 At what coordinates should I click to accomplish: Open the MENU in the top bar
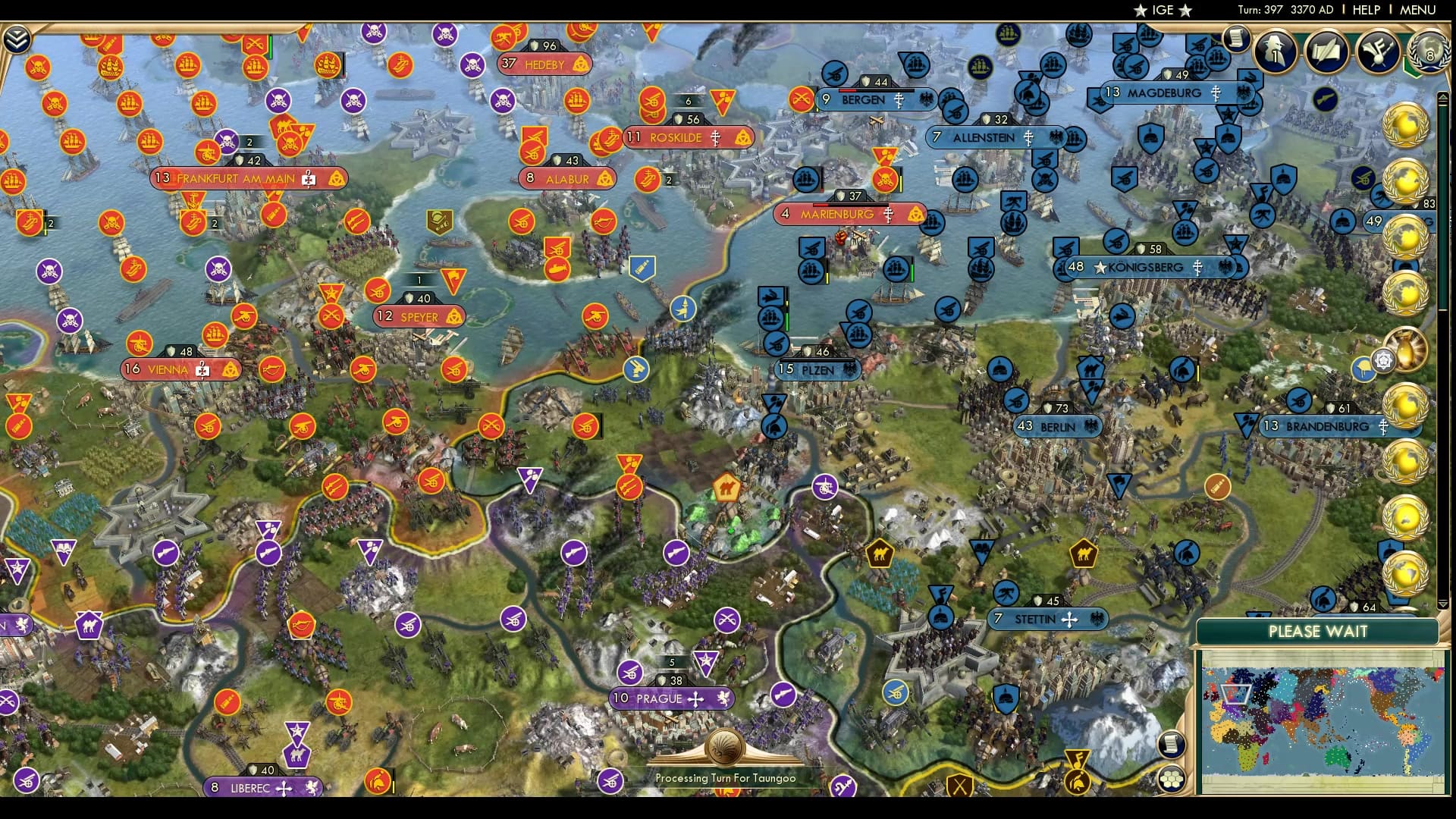click(1417, 10)
